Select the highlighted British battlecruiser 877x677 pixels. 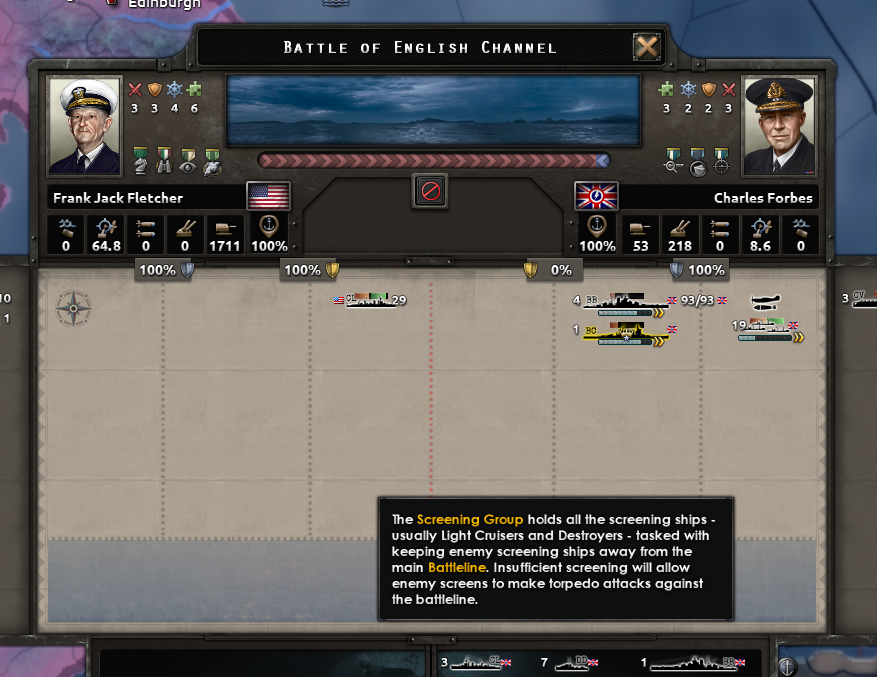(x=624, y=330)
